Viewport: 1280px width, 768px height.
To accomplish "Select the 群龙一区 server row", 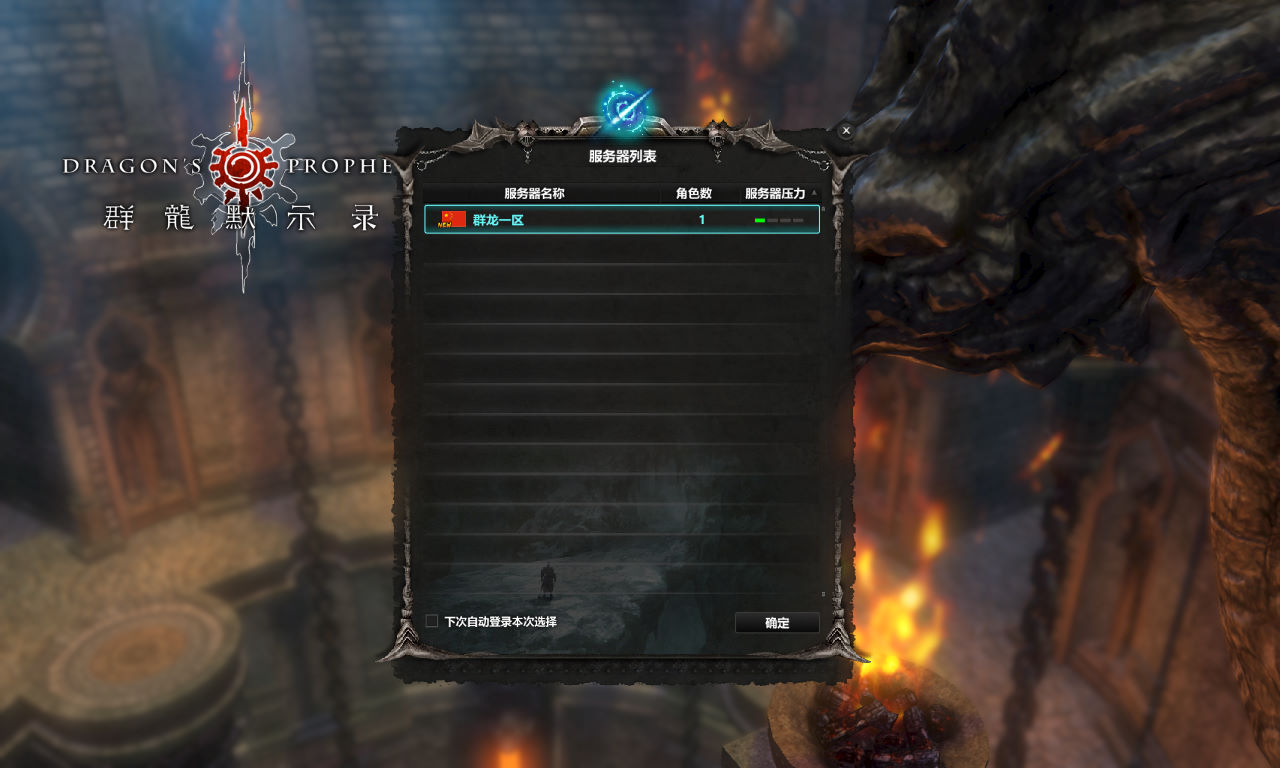I will [x=621, y=220].
